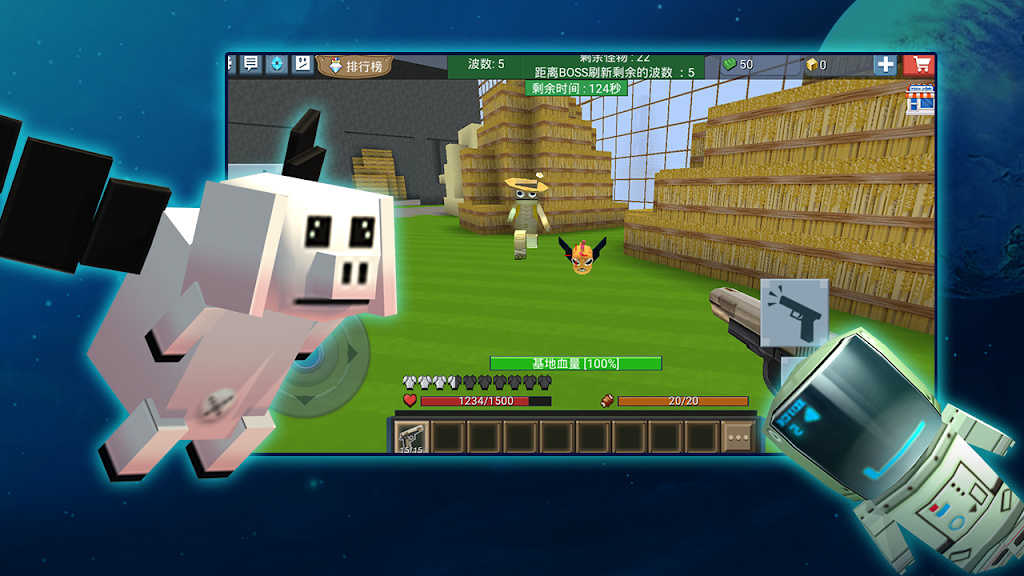Screen dimensions: 1024x576
Task: Open the red shopping cart shop
Action: pos(918,65)
